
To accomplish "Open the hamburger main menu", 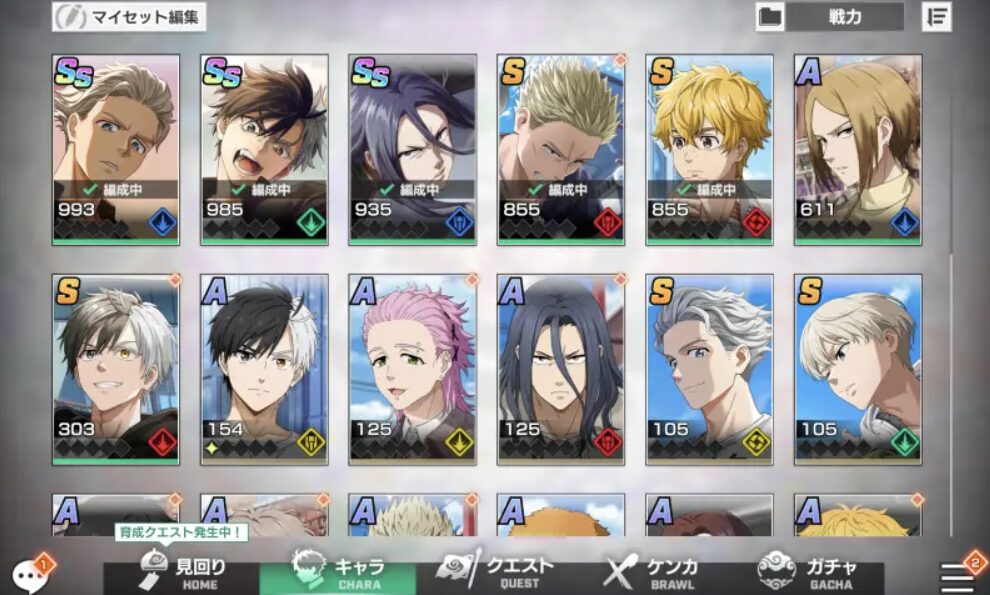I will (958, 574).
